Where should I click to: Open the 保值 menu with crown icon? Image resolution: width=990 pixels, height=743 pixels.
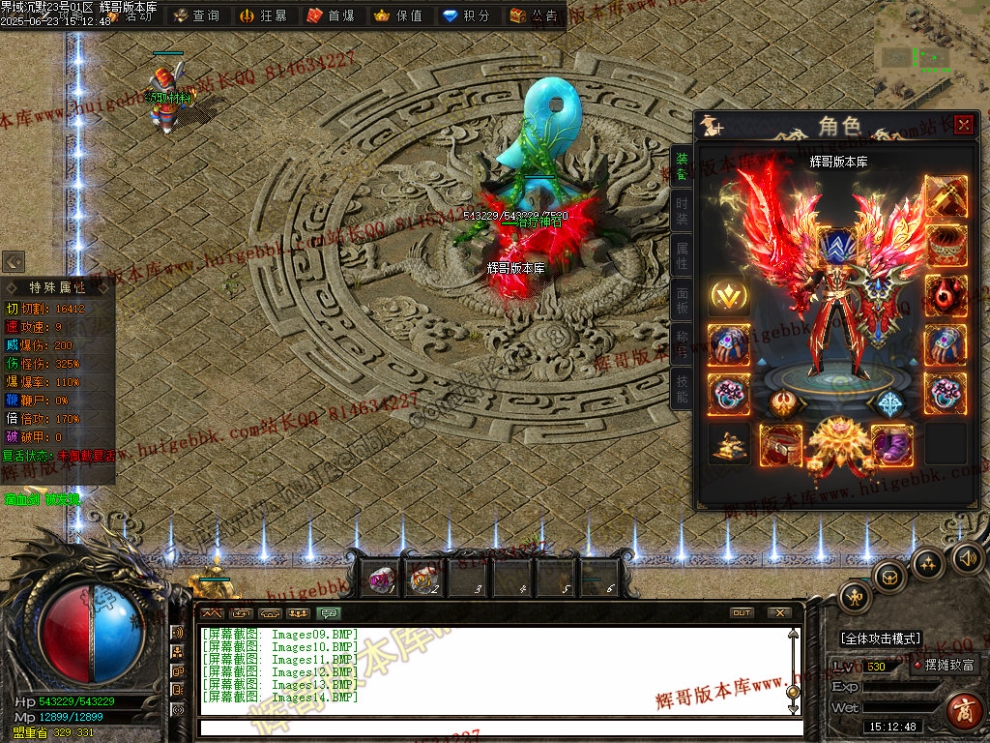pyautogui.click(x=399, y=16)
